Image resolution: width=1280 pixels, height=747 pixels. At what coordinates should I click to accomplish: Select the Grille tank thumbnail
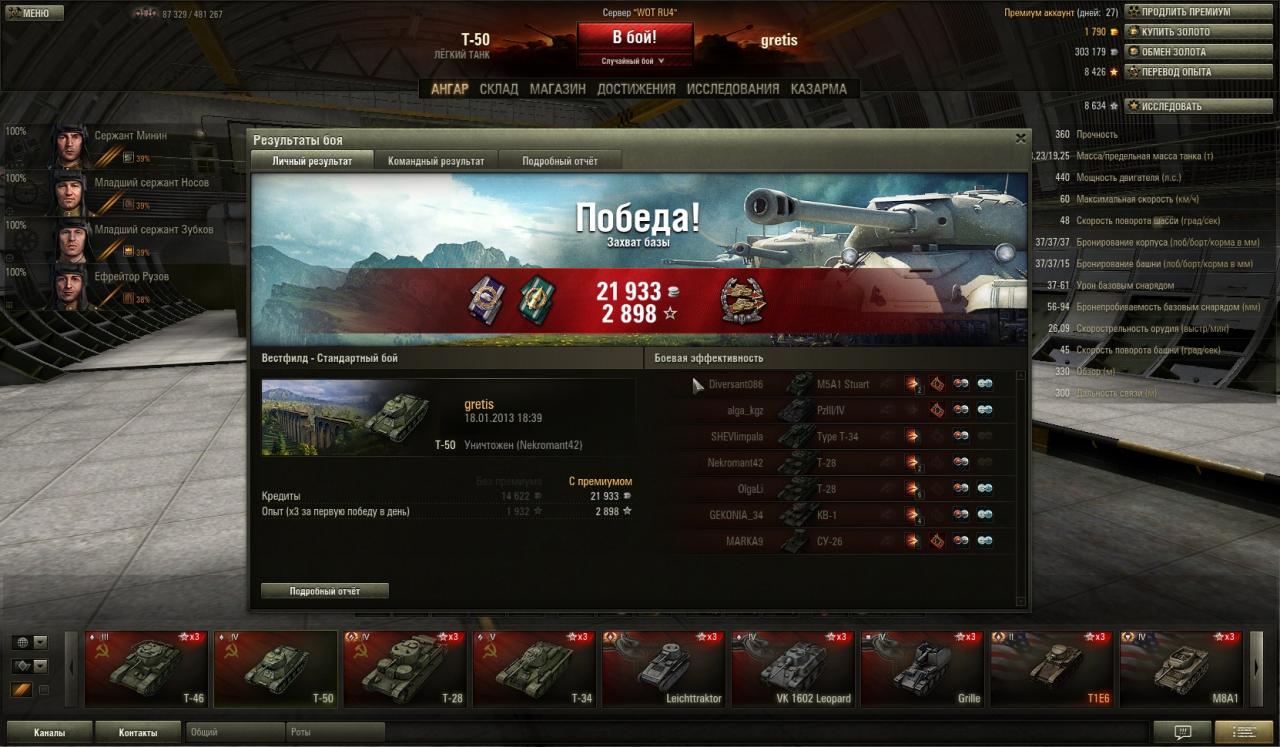click(x=922, y=669)
